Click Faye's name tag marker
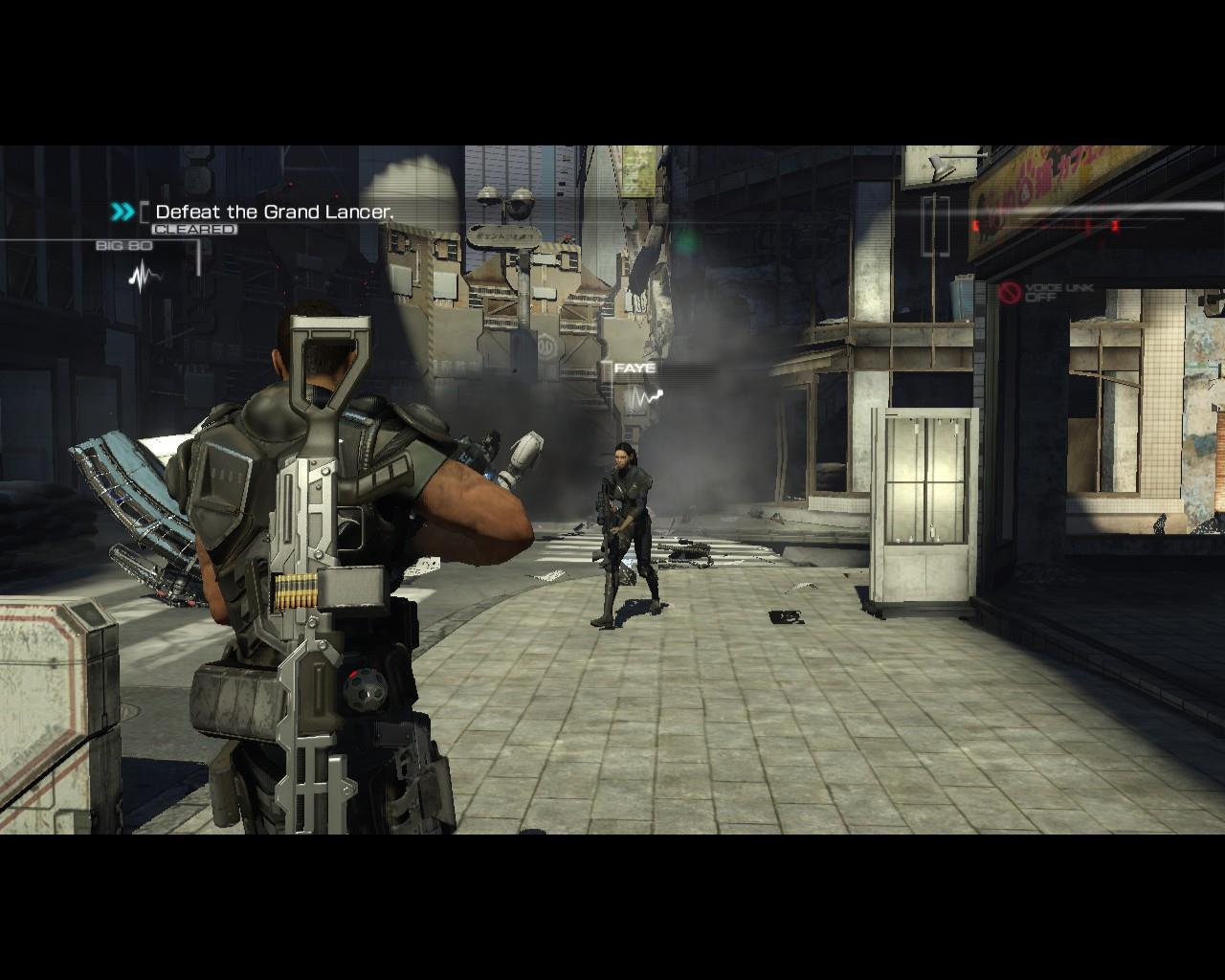 click(x=635, y=368)
